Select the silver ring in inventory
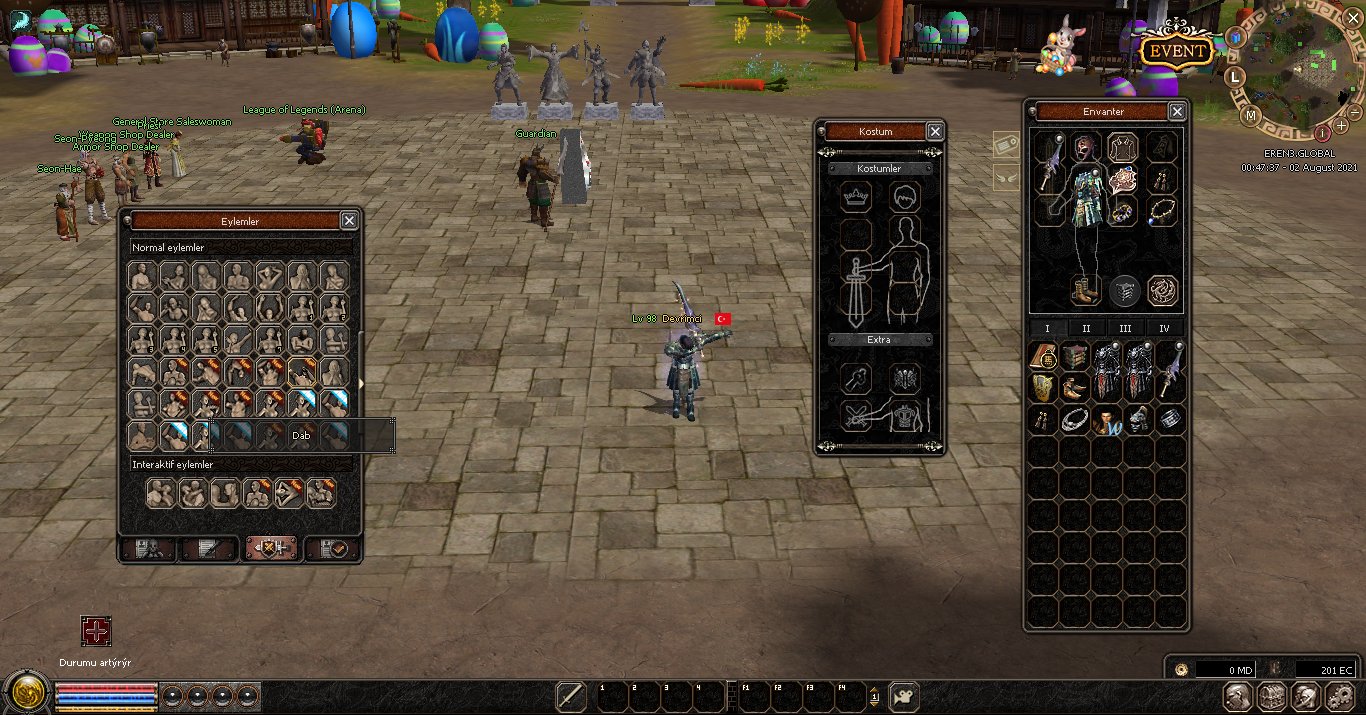Screen dimensions: 1366x715 click(1075, 420)
